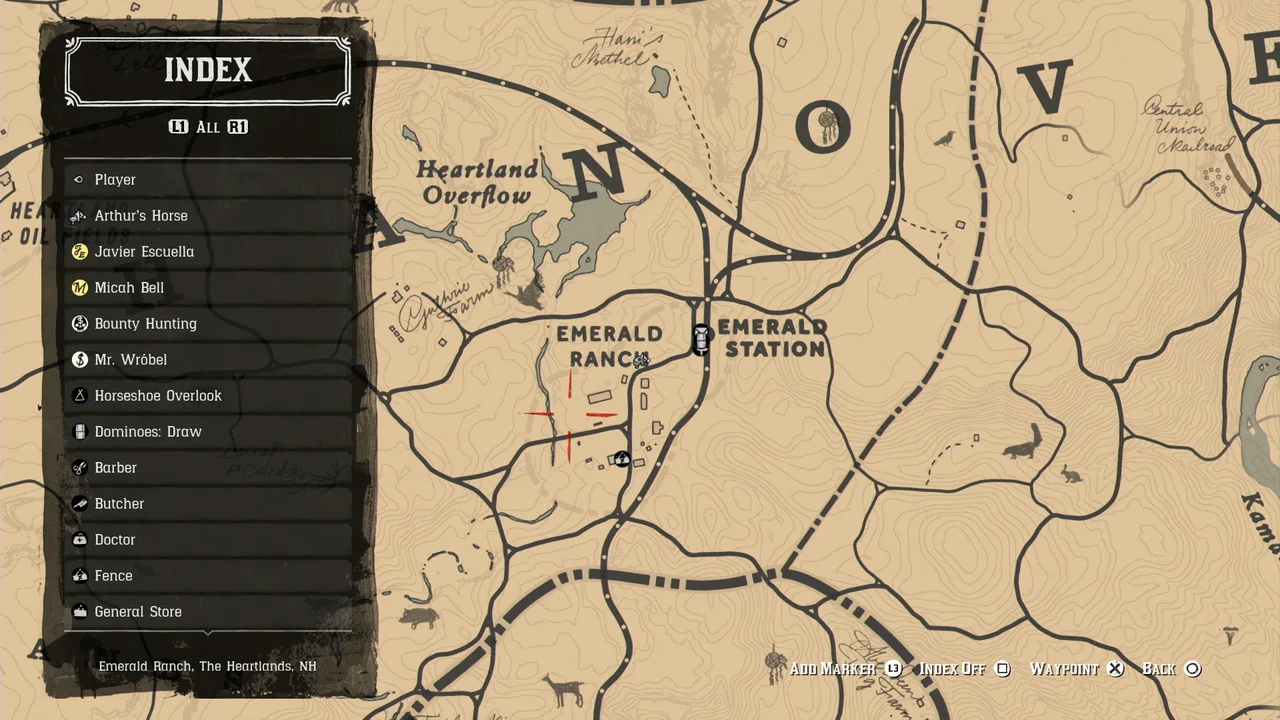This screenshot has width=1280, height=720.
Task: Select the Player icon in the index
Action: click(x=79, y=179)
